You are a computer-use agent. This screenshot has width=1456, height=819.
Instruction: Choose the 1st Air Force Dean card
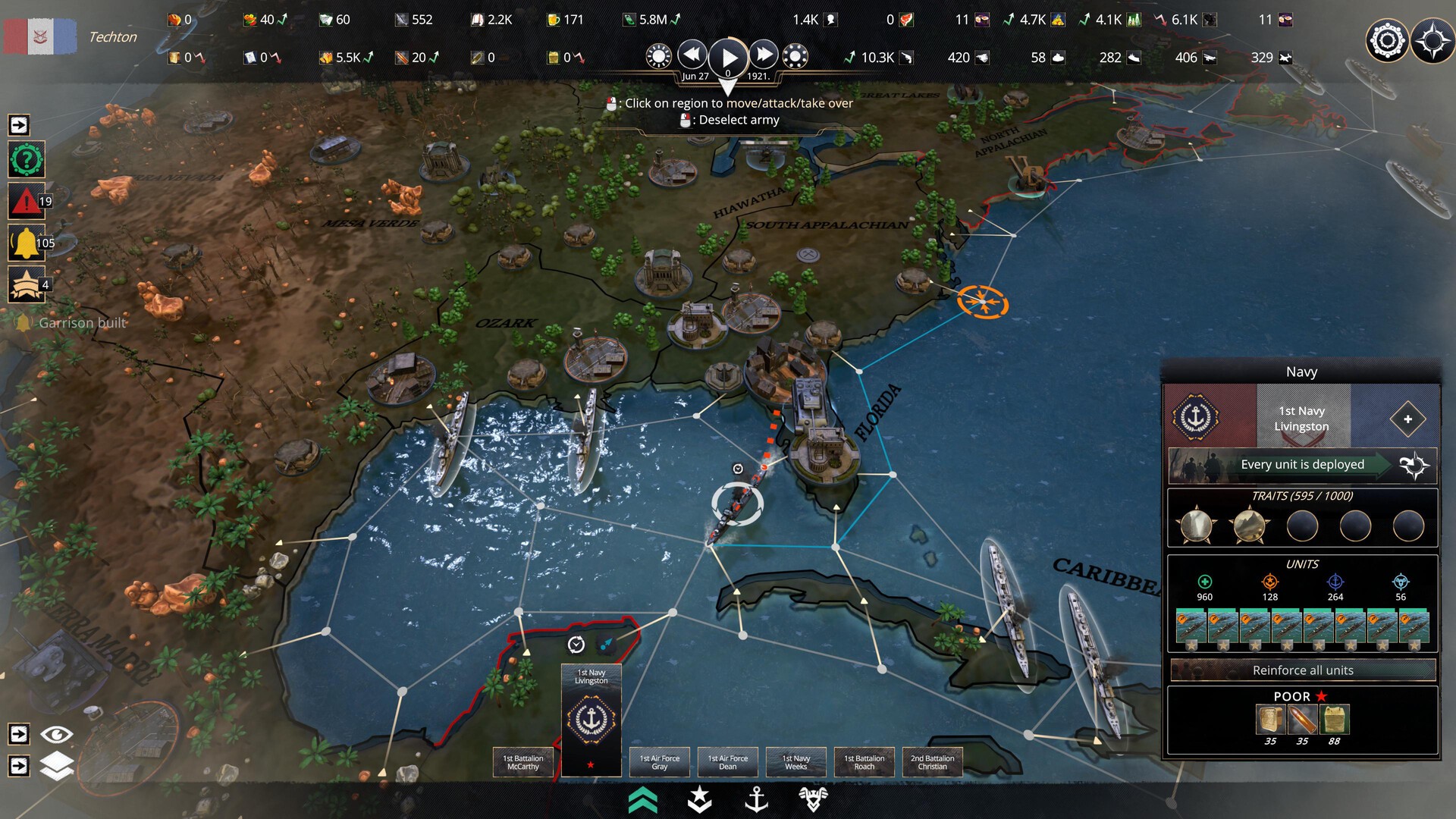coord(728,761)
